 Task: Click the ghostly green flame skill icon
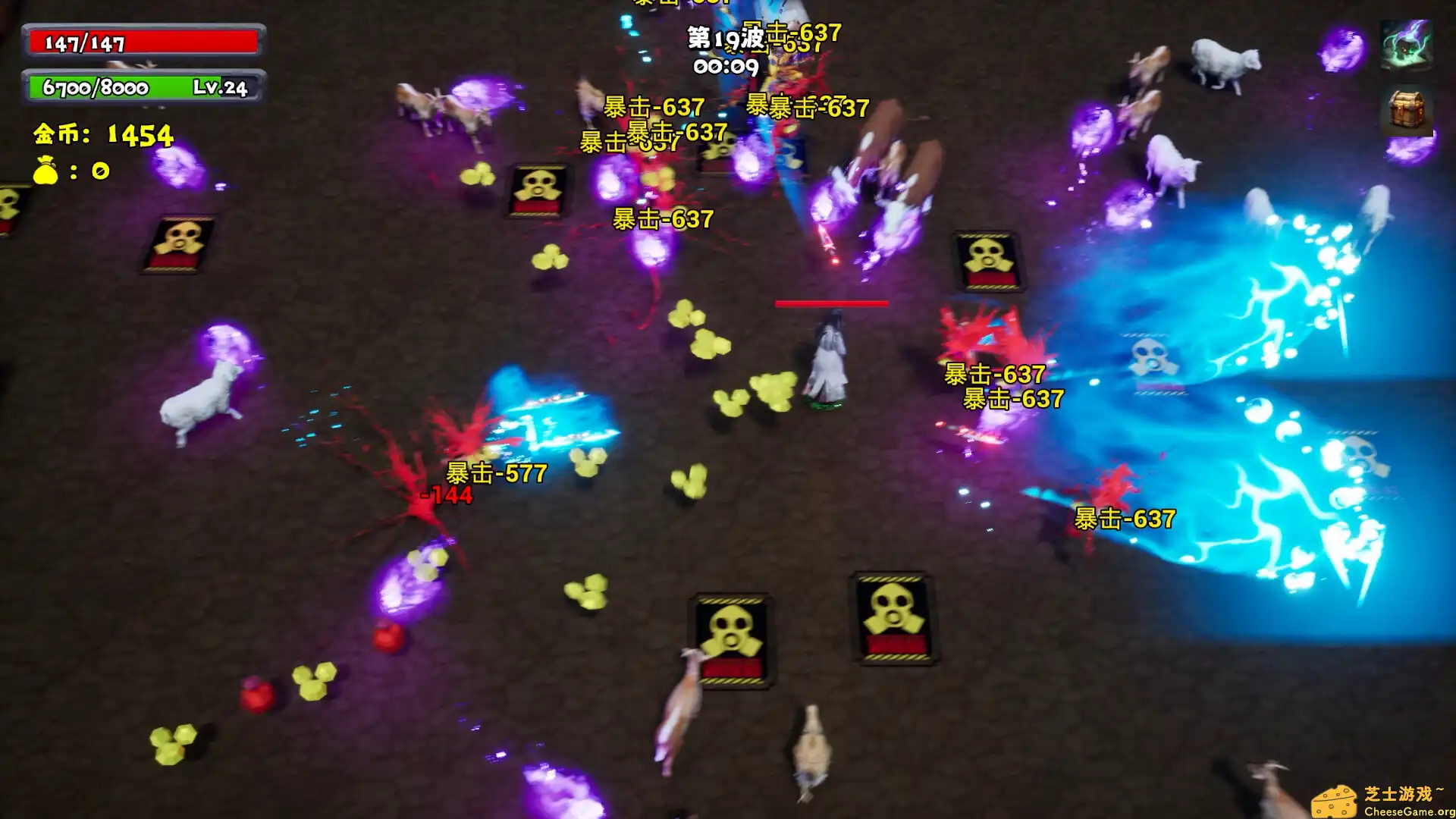1406,45
